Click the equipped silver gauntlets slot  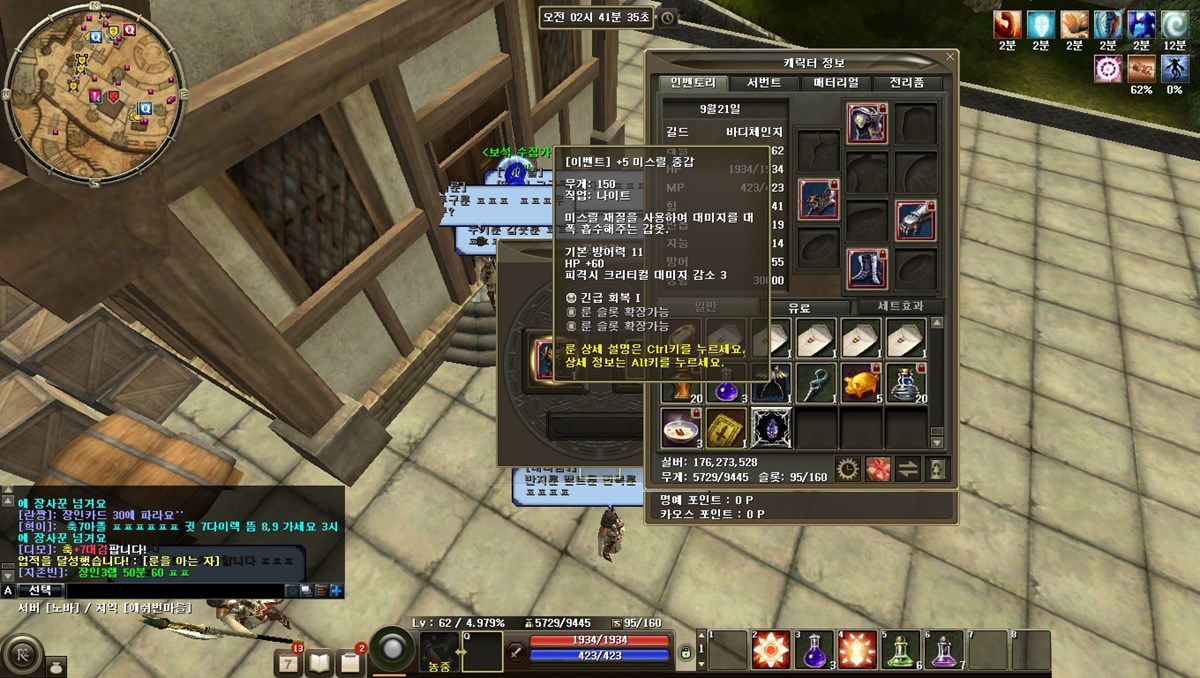[915, 220]
